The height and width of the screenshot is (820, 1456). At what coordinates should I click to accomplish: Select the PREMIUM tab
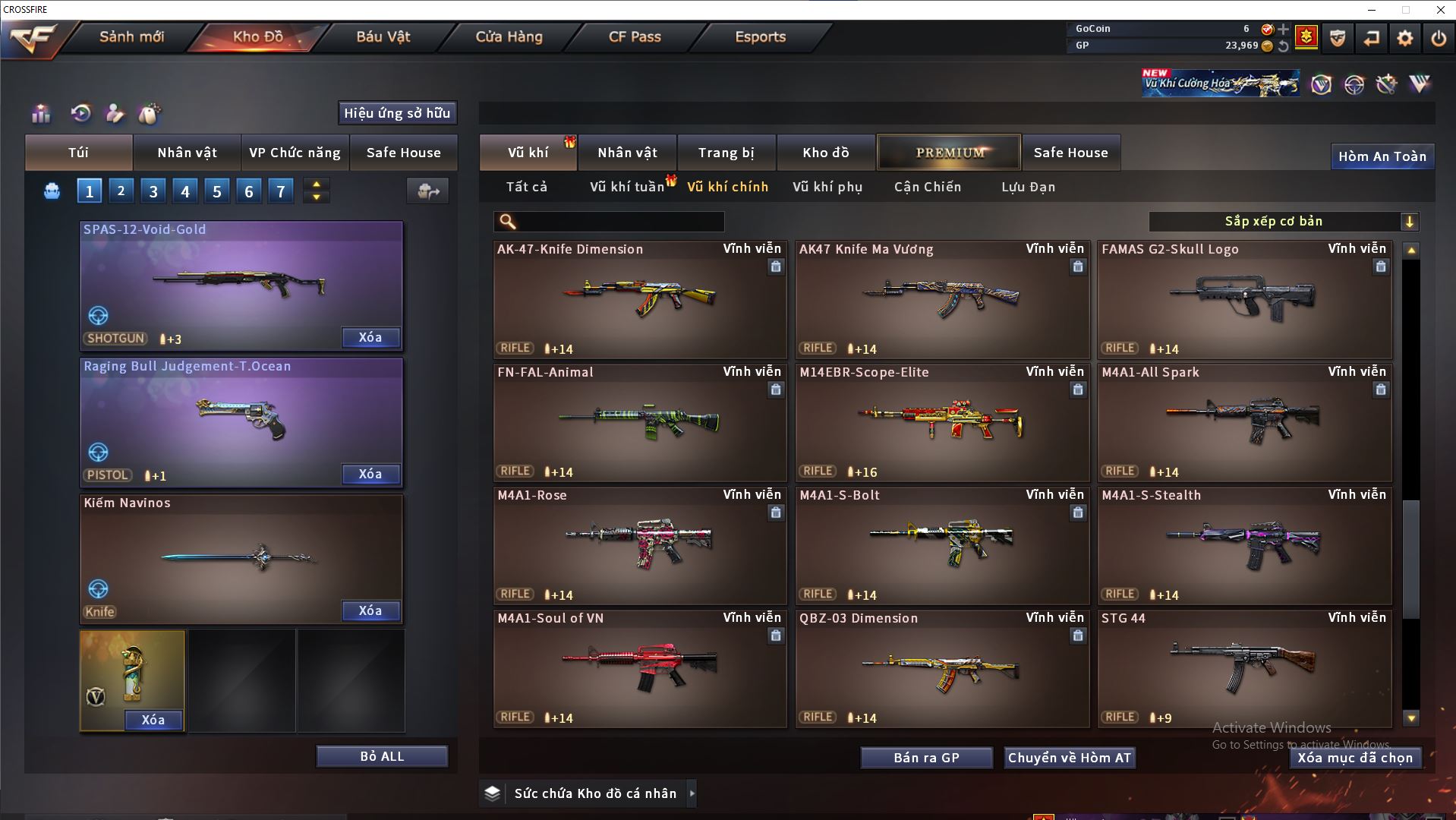[x=949, y=153]
